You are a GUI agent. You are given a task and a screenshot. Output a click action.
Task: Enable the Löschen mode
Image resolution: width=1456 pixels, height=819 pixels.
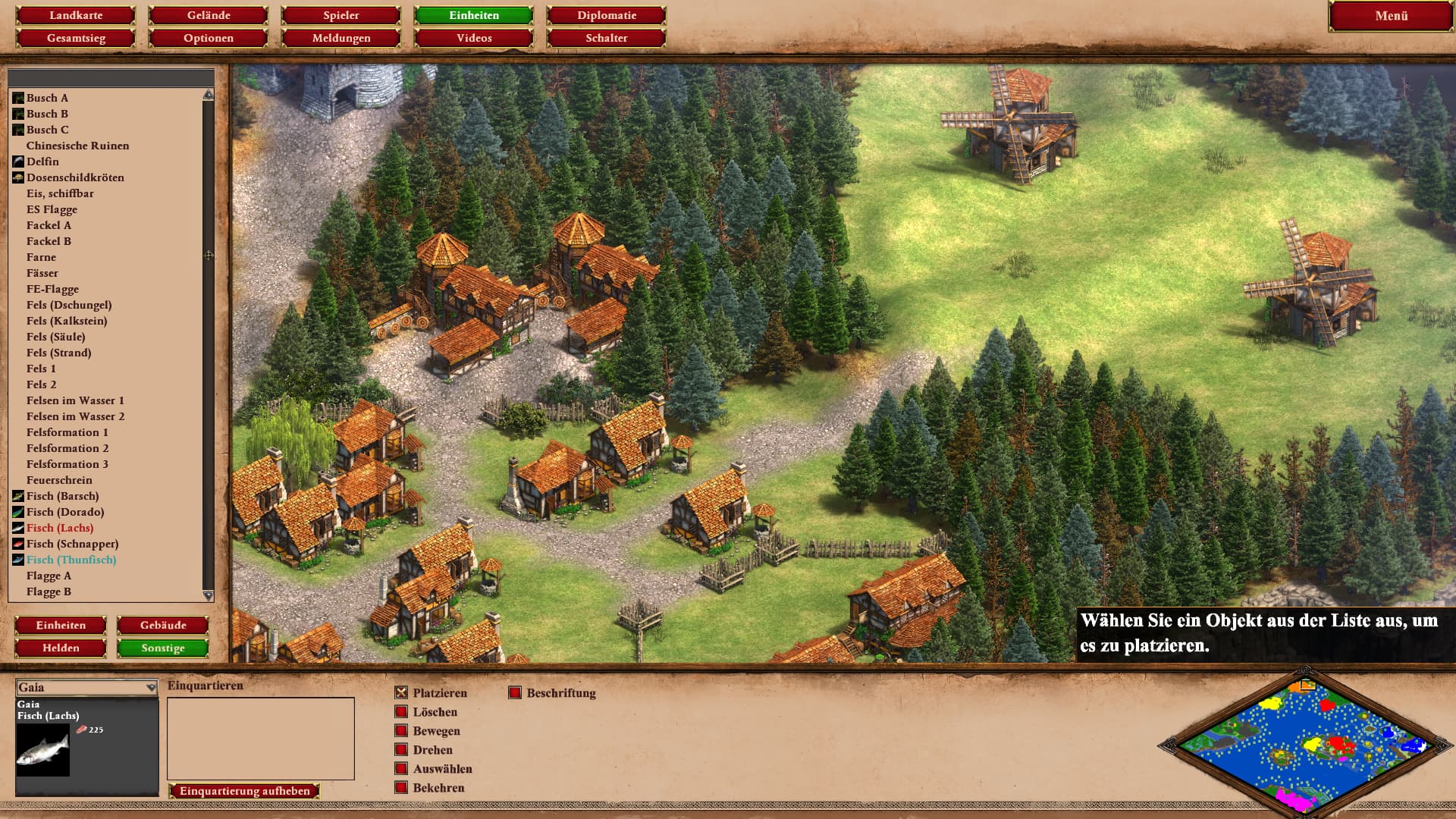point(402,712)
